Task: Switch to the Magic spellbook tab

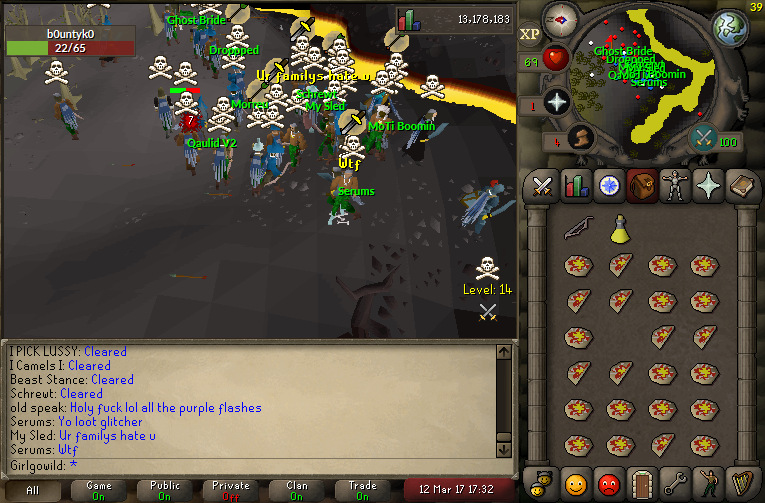Action: (x=741, y=186)
